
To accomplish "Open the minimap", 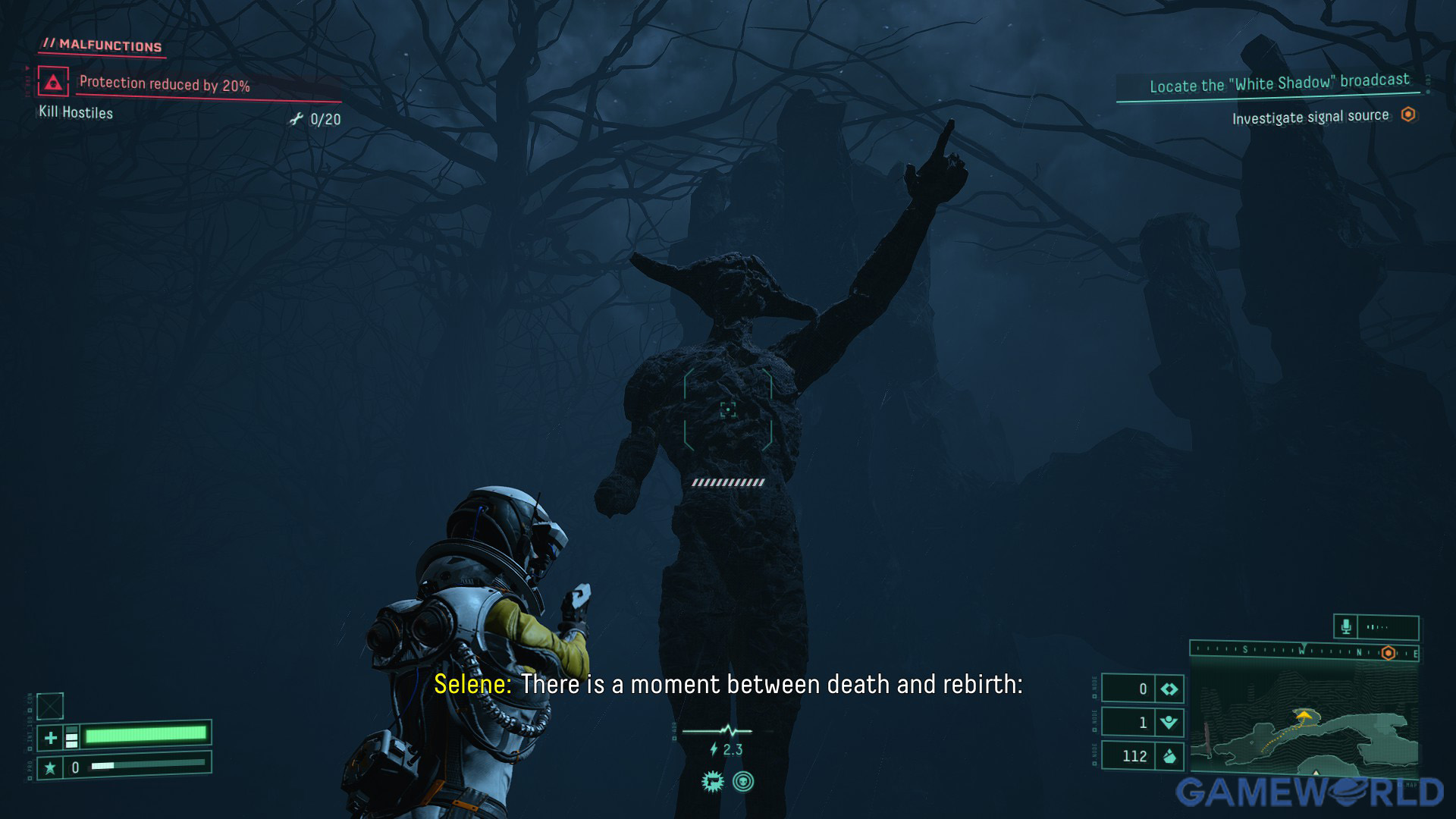I will (x=1304, y=731).
